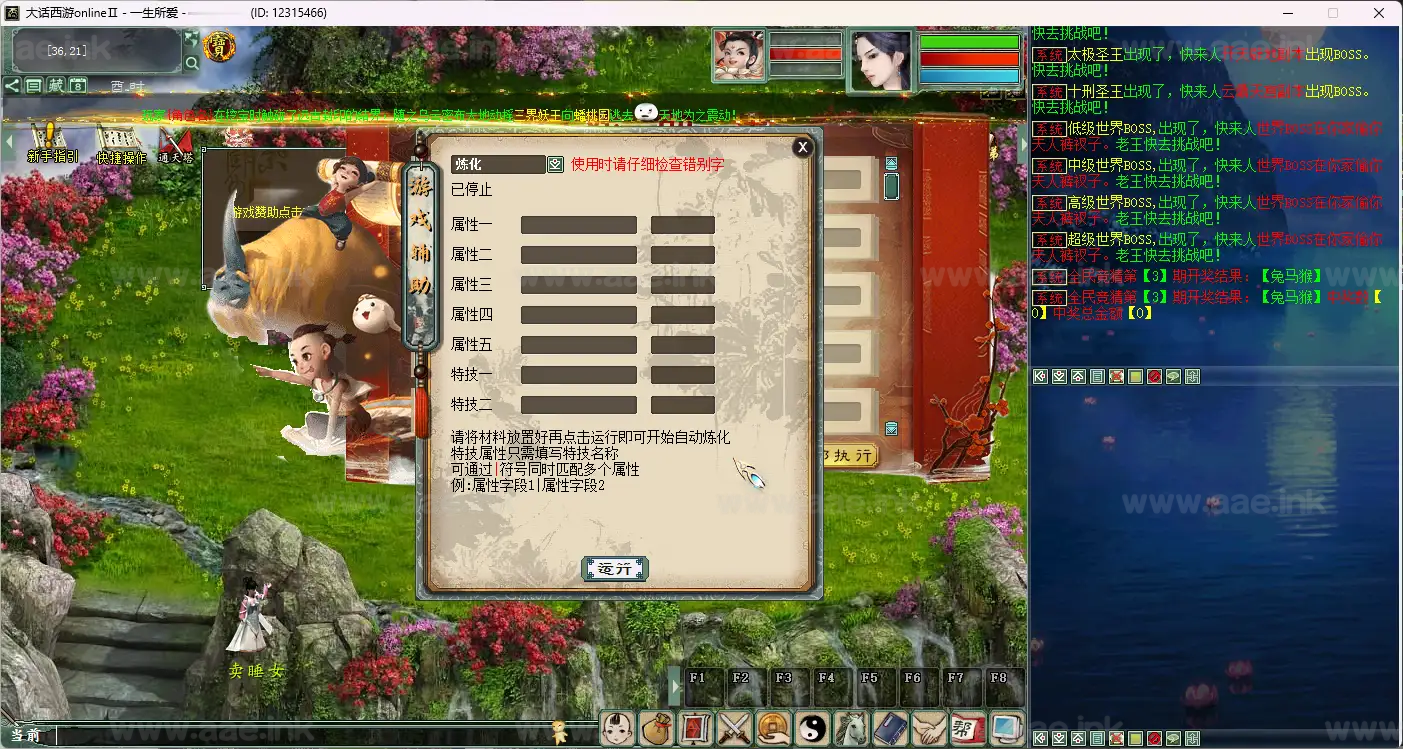Open the dropdown beside the 炼化 field
This screenshot has width=1403, height=749.
click(556, 163)
